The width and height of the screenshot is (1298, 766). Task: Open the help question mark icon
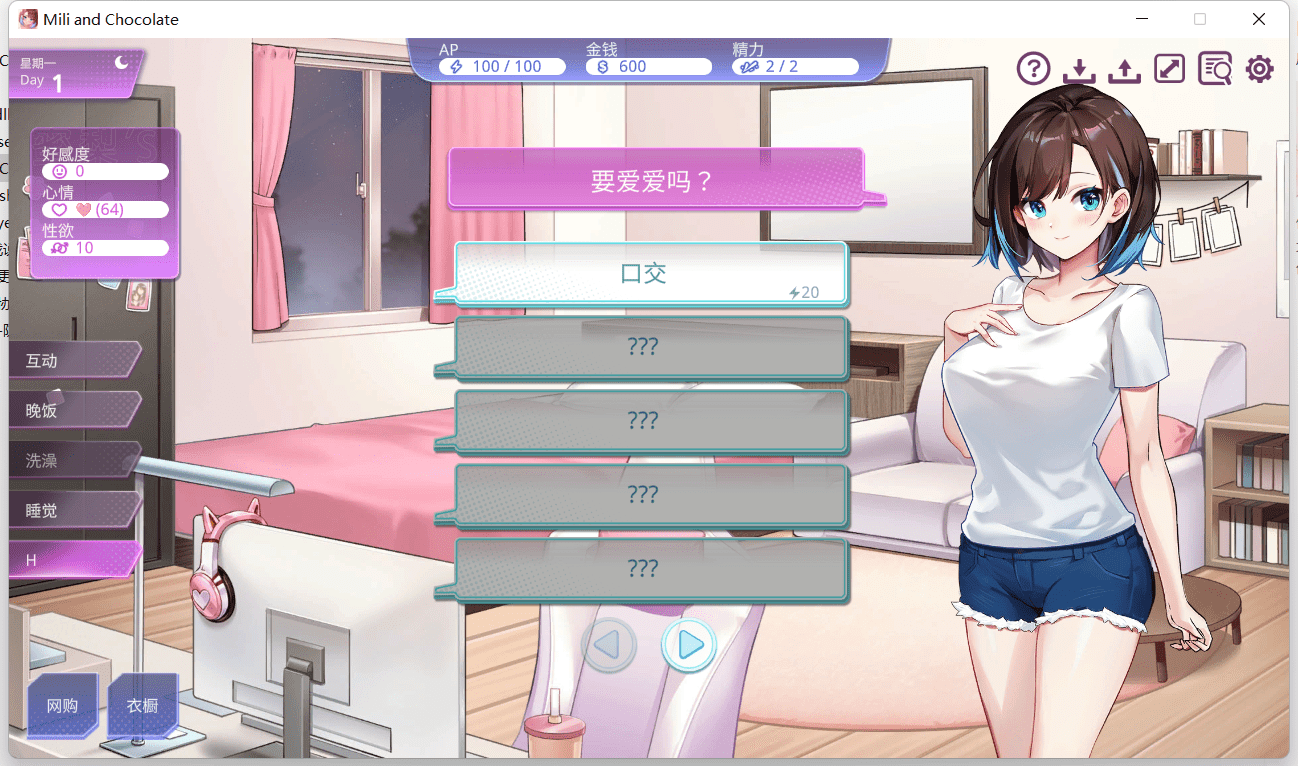[1033, 68]
